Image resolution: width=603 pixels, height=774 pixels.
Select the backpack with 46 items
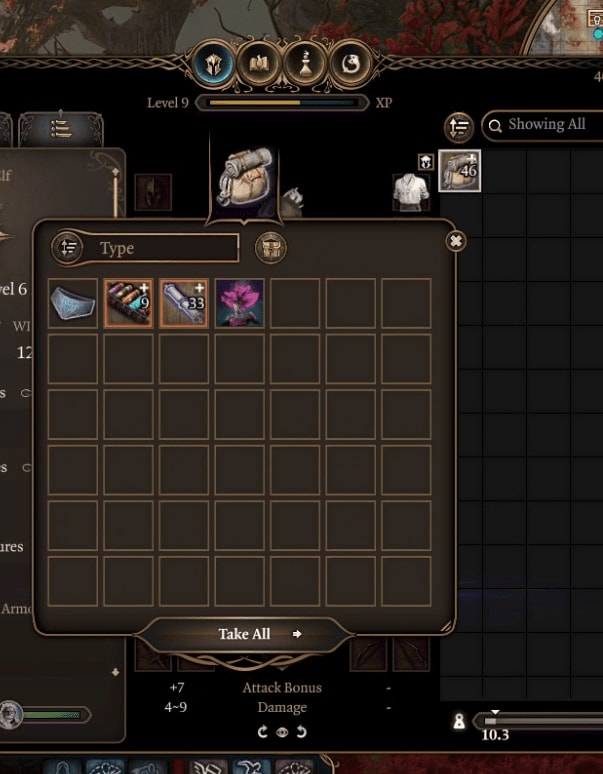tap(460, 171)
